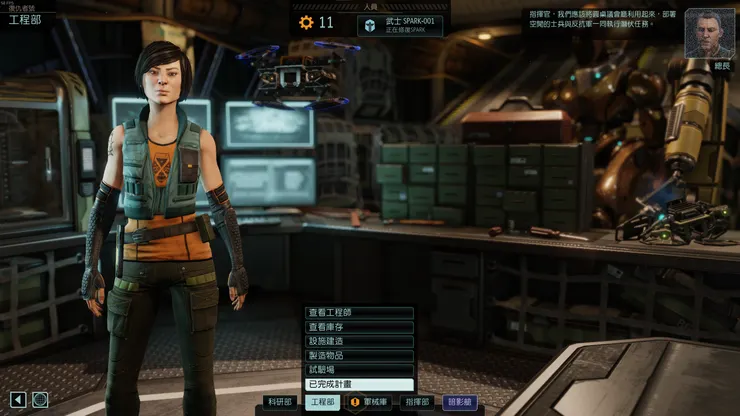Choose the 設施建造 option
Screen dimensions: 740x416
[x=359, y=341]
